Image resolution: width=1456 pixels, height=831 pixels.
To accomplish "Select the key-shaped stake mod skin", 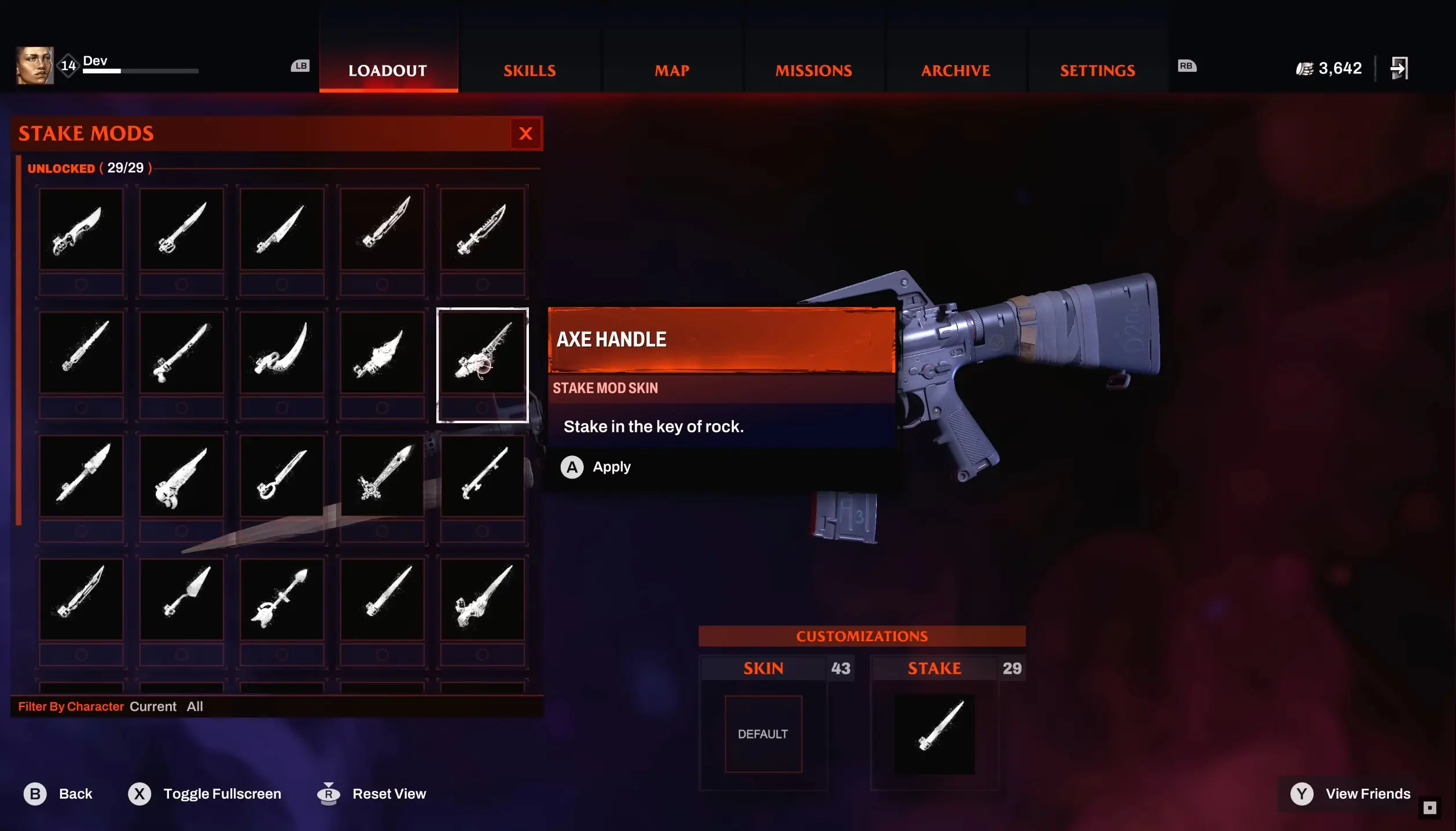I will (282, 476).
